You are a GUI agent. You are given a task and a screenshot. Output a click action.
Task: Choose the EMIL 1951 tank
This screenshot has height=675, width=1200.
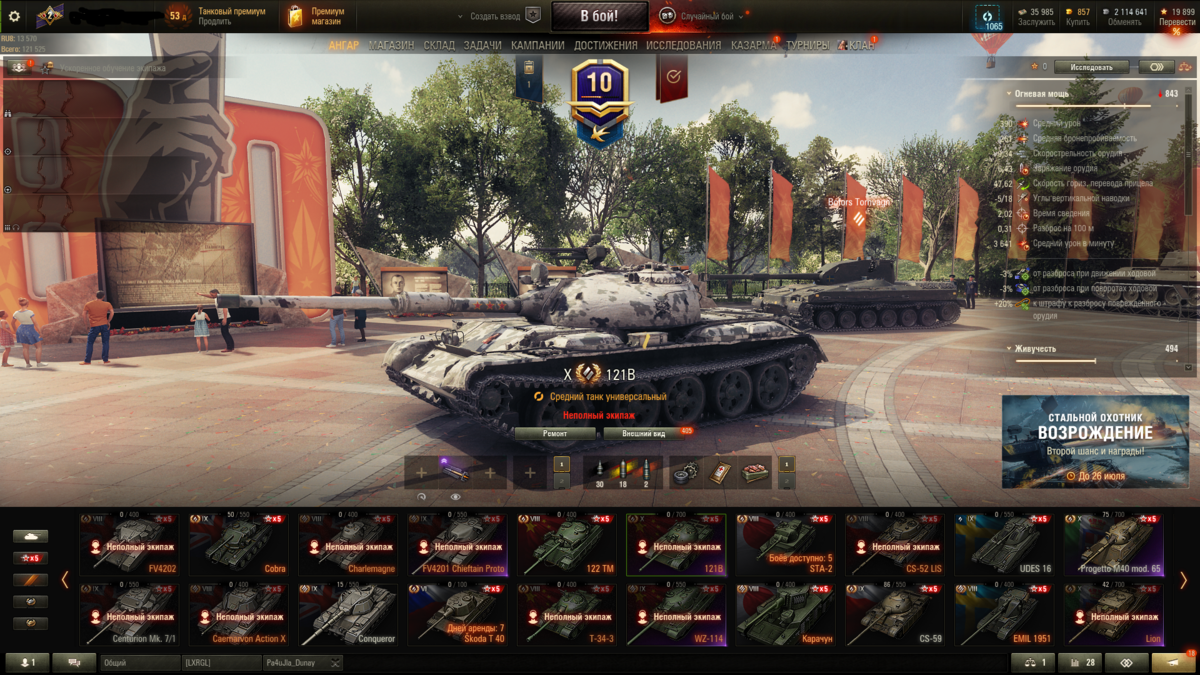pyautogui.click(x=1003, y=615)
